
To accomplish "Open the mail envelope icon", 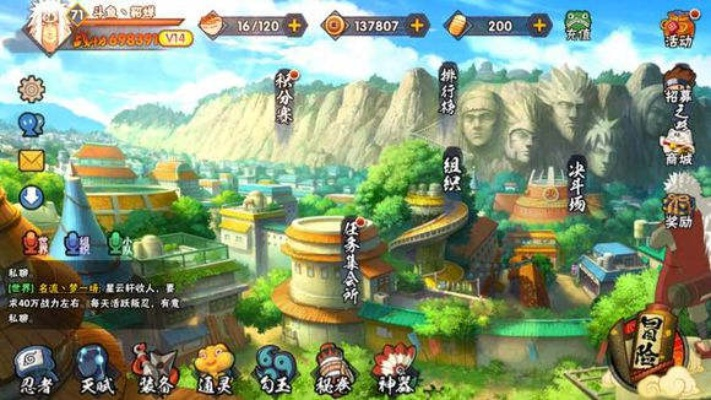I will 32,160.
